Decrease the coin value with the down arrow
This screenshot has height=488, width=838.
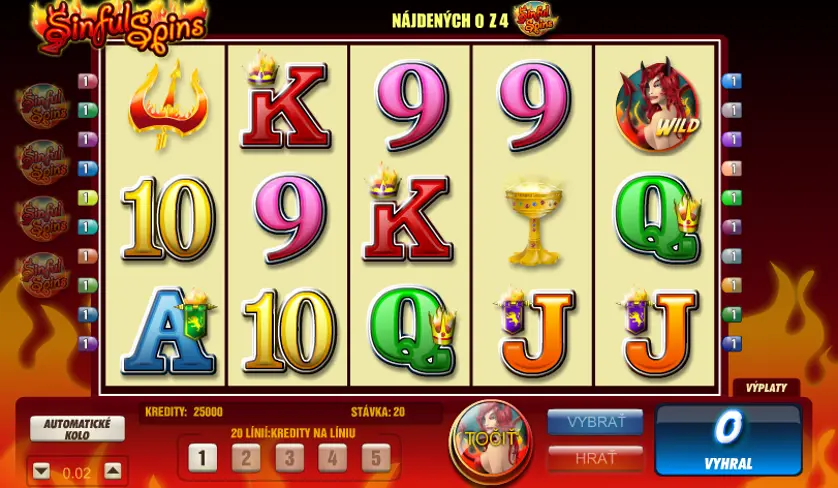(41, 471)
